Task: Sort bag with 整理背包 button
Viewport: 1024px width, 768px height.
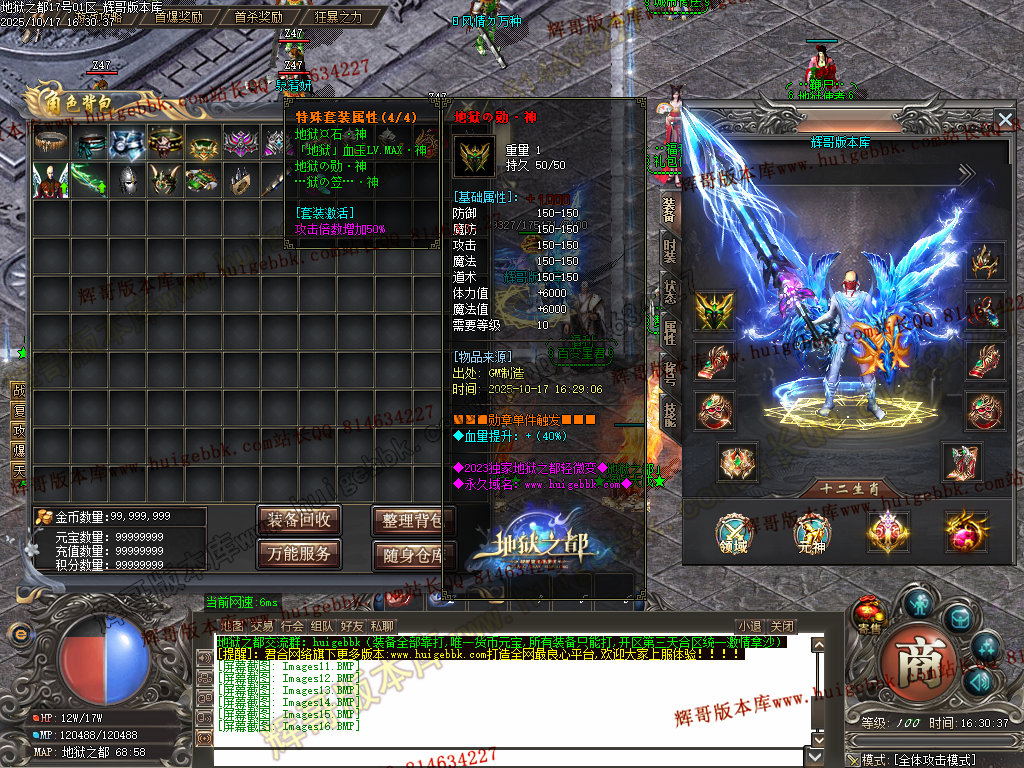Action: coord(413,520)
